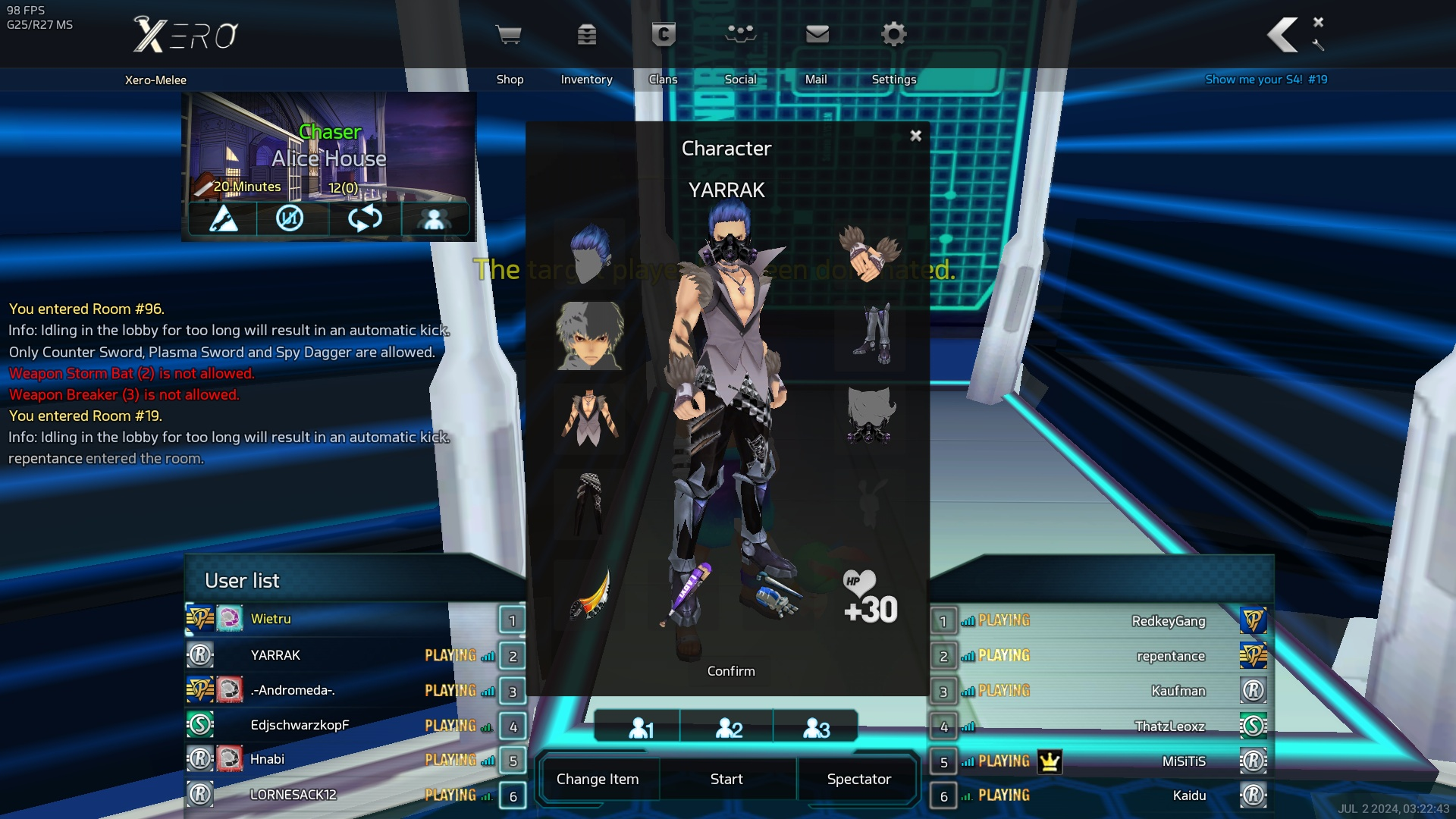This screenshot has height=819, width=1456.
Task: Close the Character panel
Action: [x=915, y=136]
